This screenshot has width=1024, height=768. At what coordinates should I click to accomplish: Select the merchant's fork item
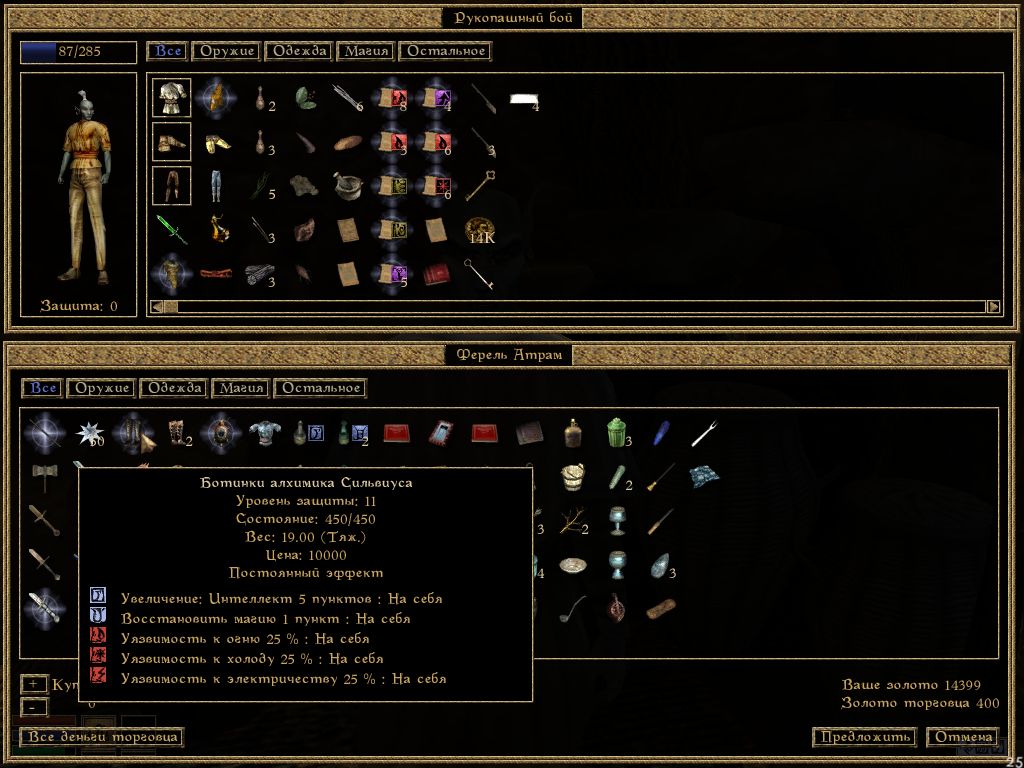click(x=705, y=433)
